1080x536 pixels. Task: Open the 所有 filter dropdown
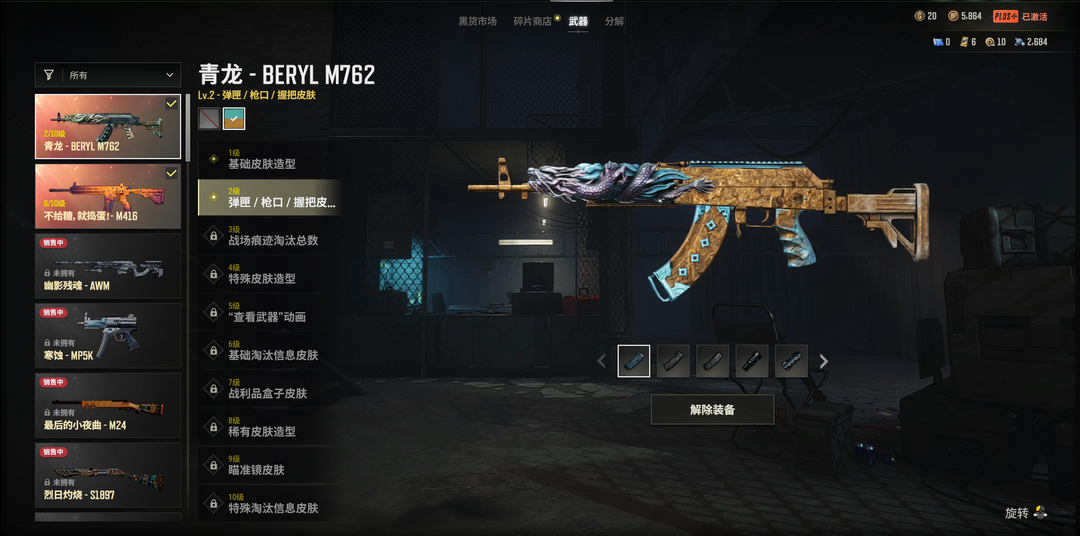click(108, 75)
